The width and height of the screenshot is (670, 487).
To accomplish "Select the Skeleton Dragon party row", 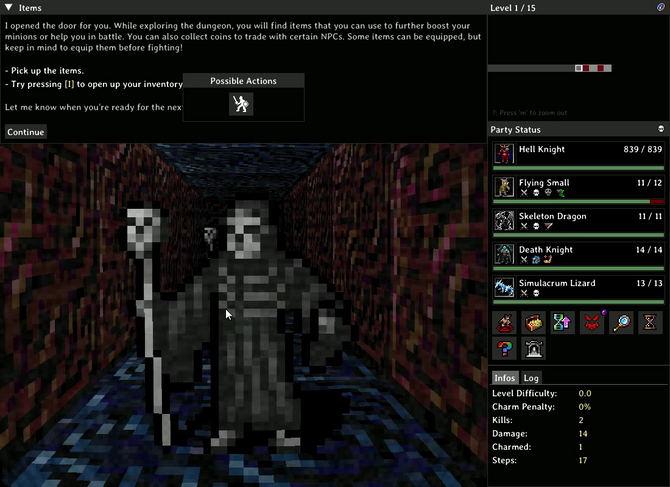I will click(x=577, y=222).
